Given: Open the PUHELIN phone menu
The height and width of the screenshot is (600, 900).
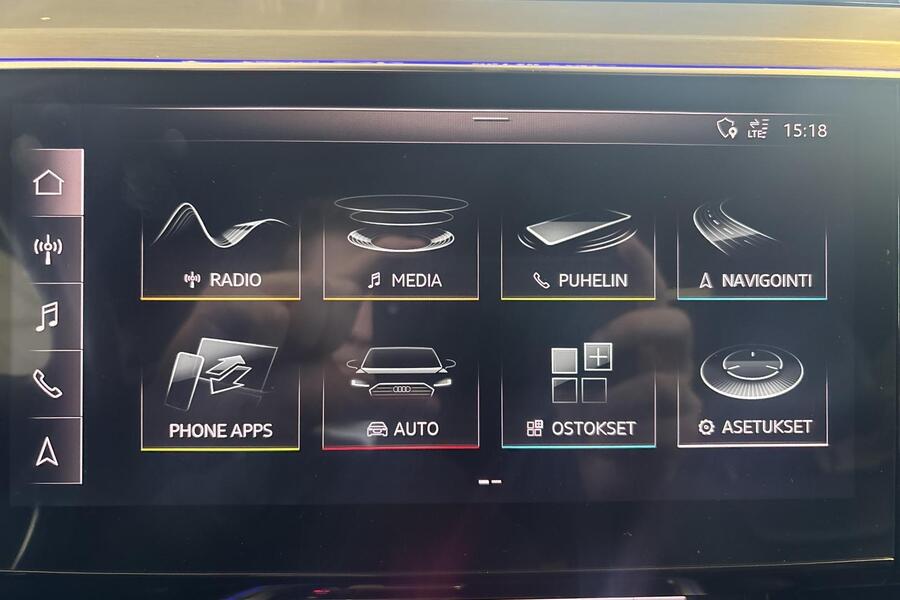Looking at the screenshot, I should [x=578, y=248].
